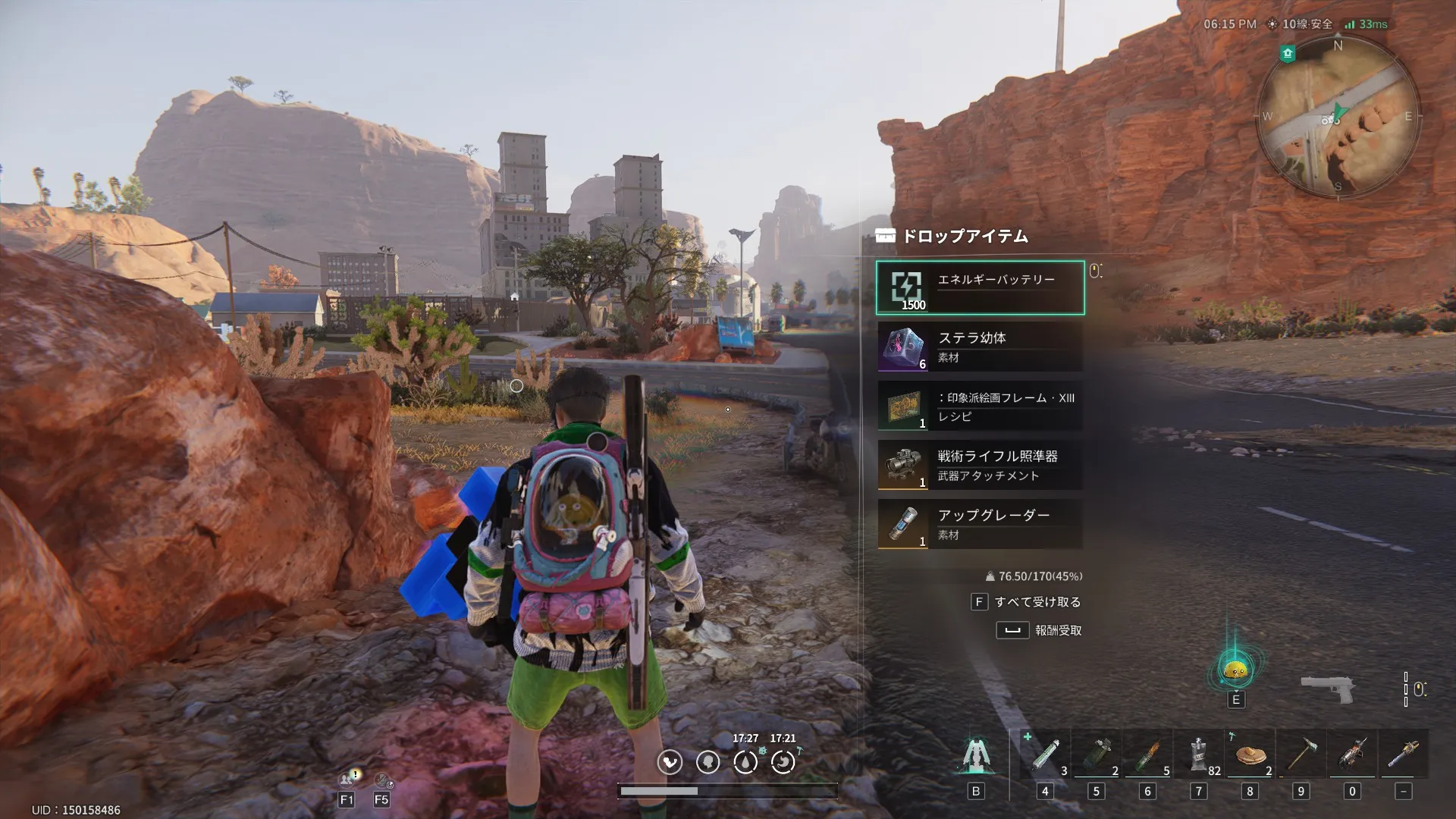Image resolution: width=1456 pixels, height=819 pixels.
Task: Eat the pancake food item
Action: click(x=1250, y=755)
